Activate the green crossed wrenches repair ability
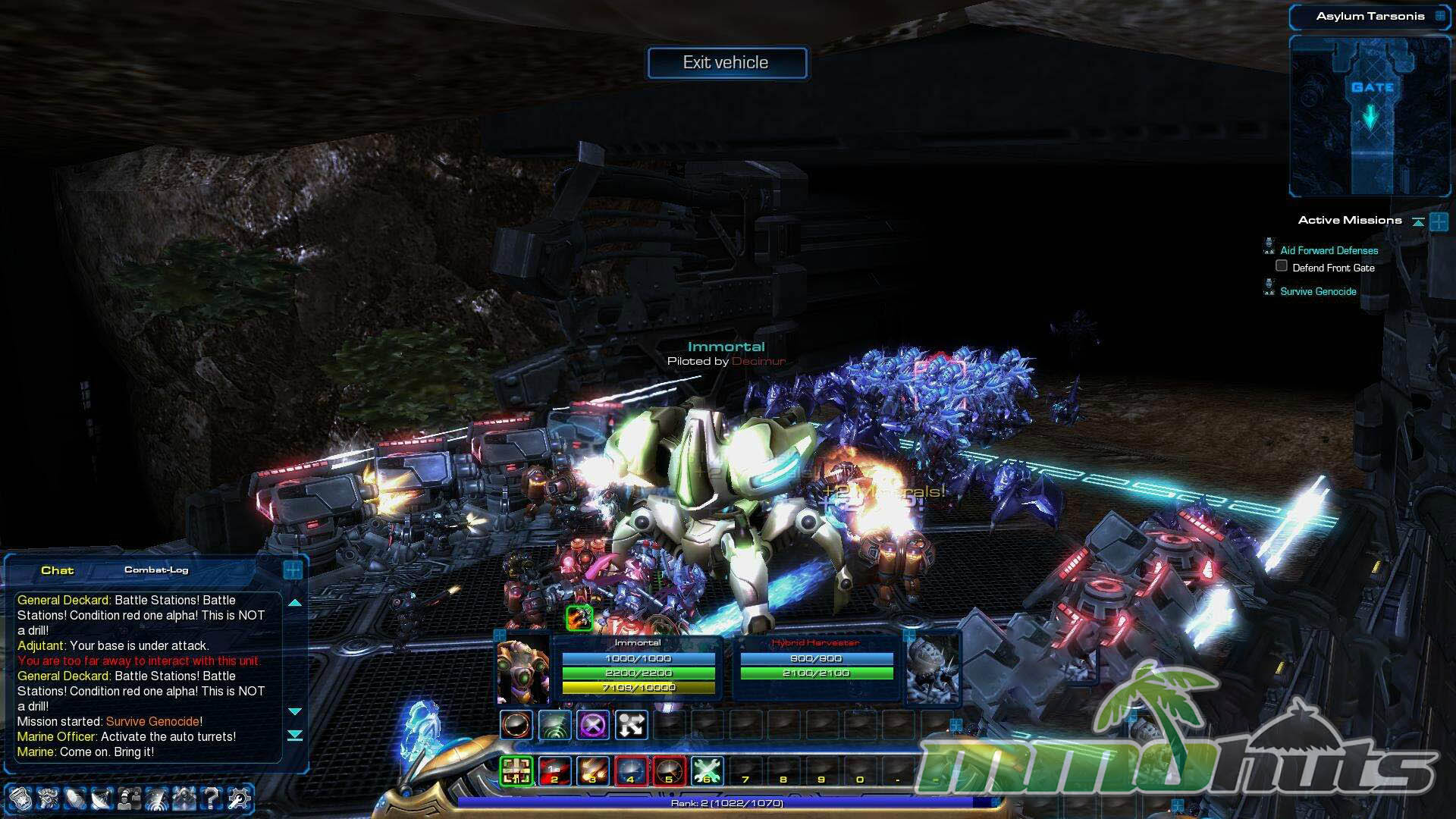The height and width of the screenshot is (819, 1456). (706, 771)
